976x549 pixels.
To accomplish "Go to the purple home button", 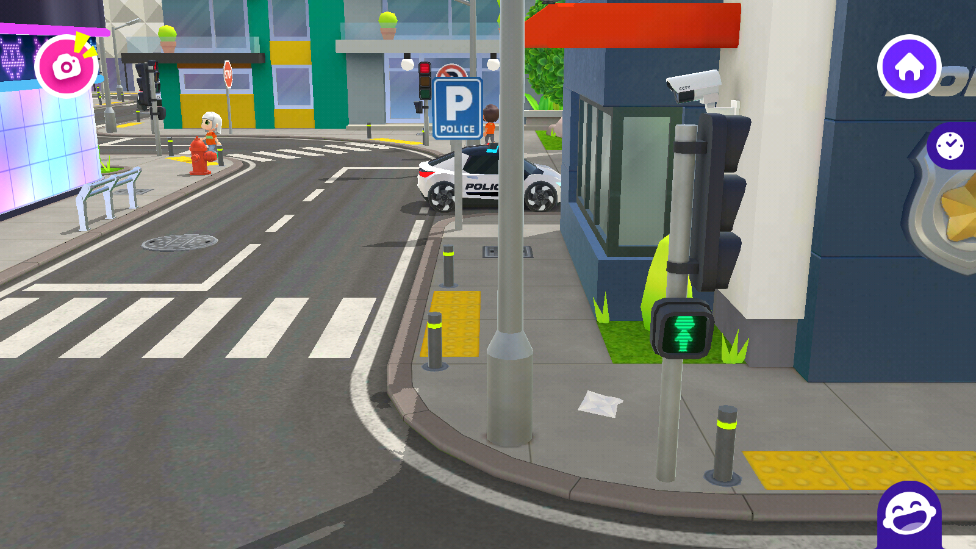I will coord(908,68).
